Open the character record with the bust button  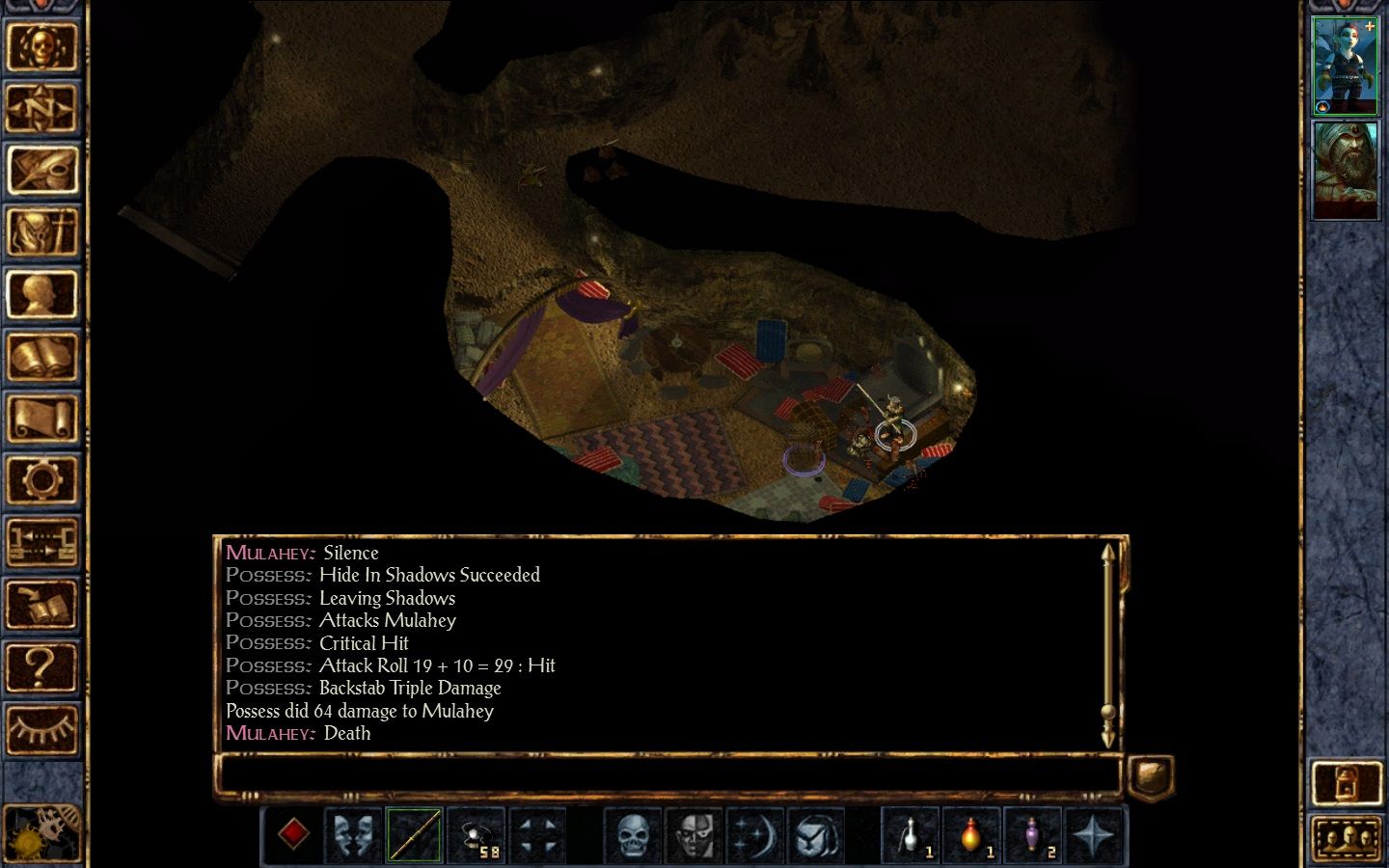(41, 295)
